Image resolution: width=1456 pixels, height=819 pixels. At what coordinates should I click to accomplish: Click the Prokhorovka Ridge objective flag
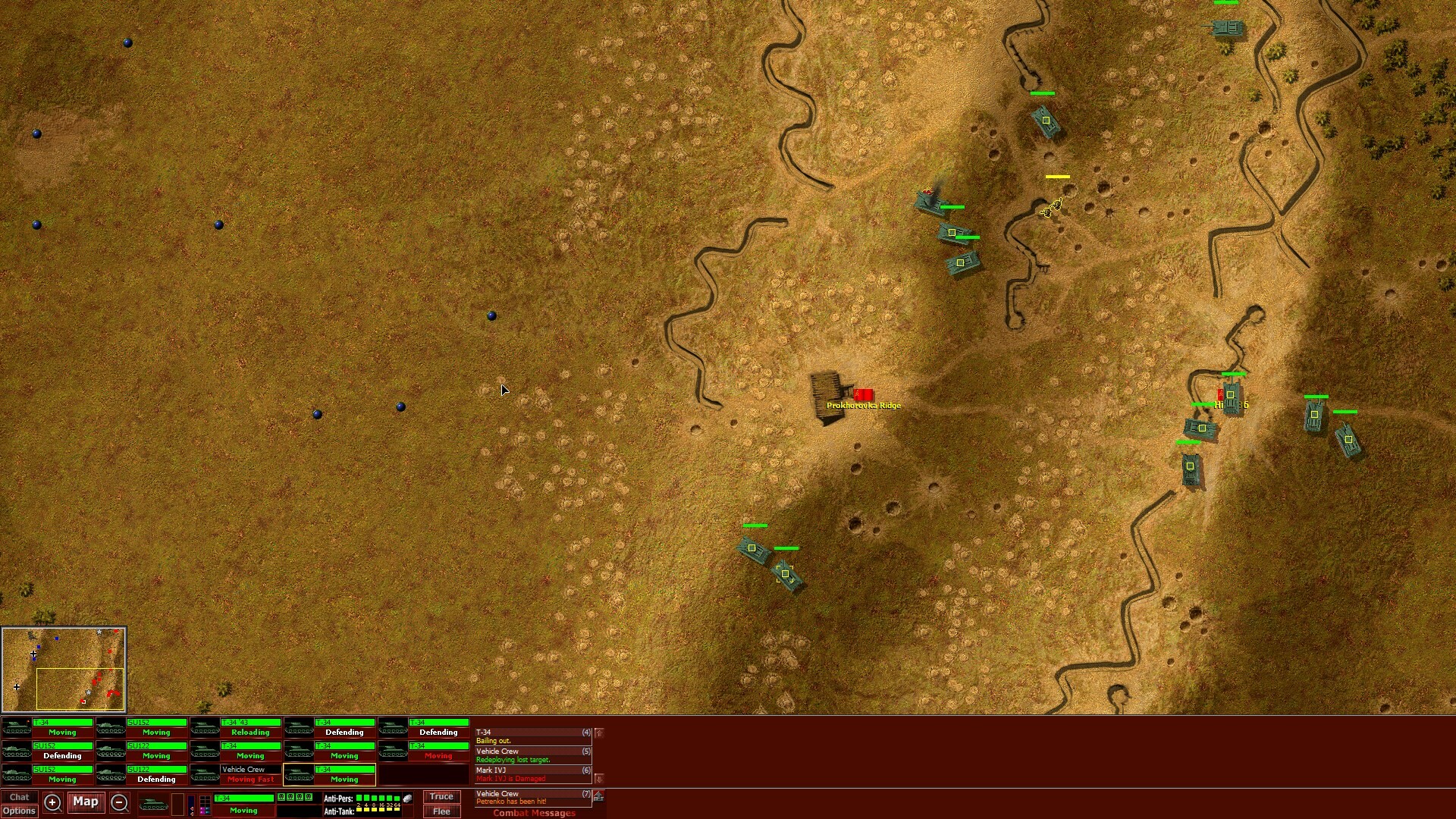[862, 395]
